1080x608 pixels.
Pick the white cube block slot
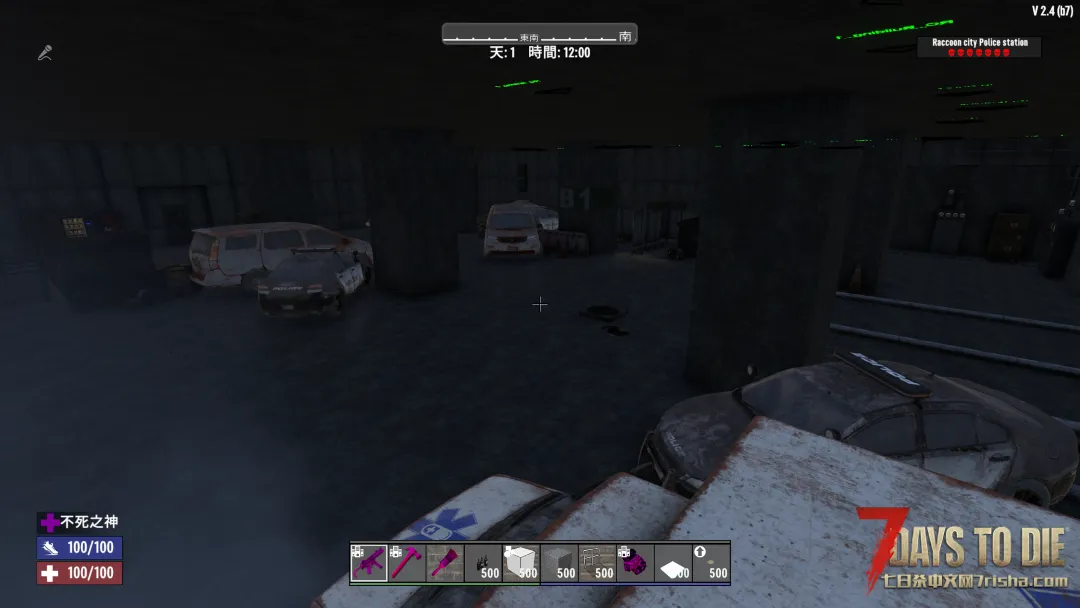click(x=521, y=563)
